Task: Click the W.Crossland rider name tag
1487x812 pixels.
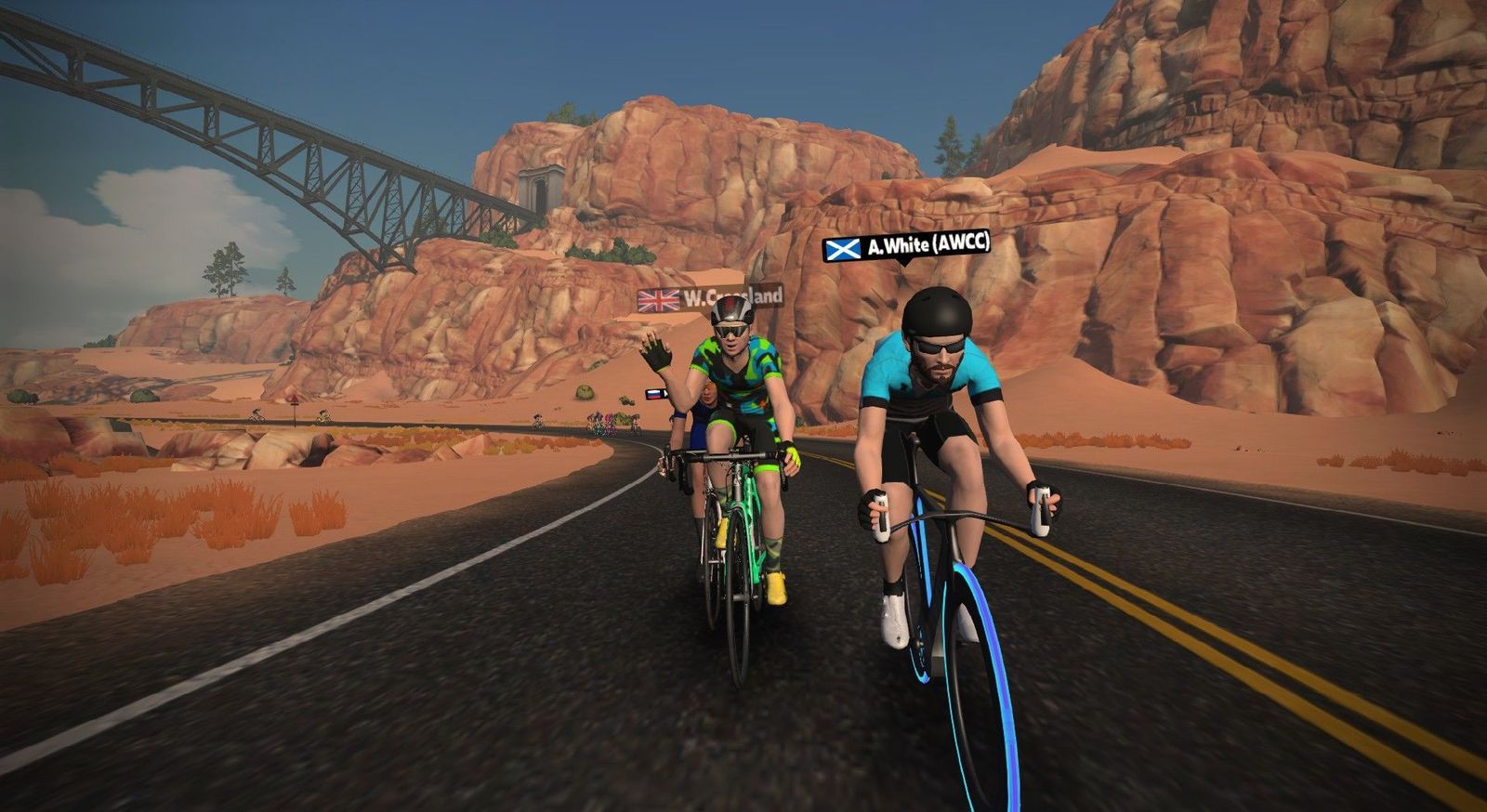Action: 710,298
